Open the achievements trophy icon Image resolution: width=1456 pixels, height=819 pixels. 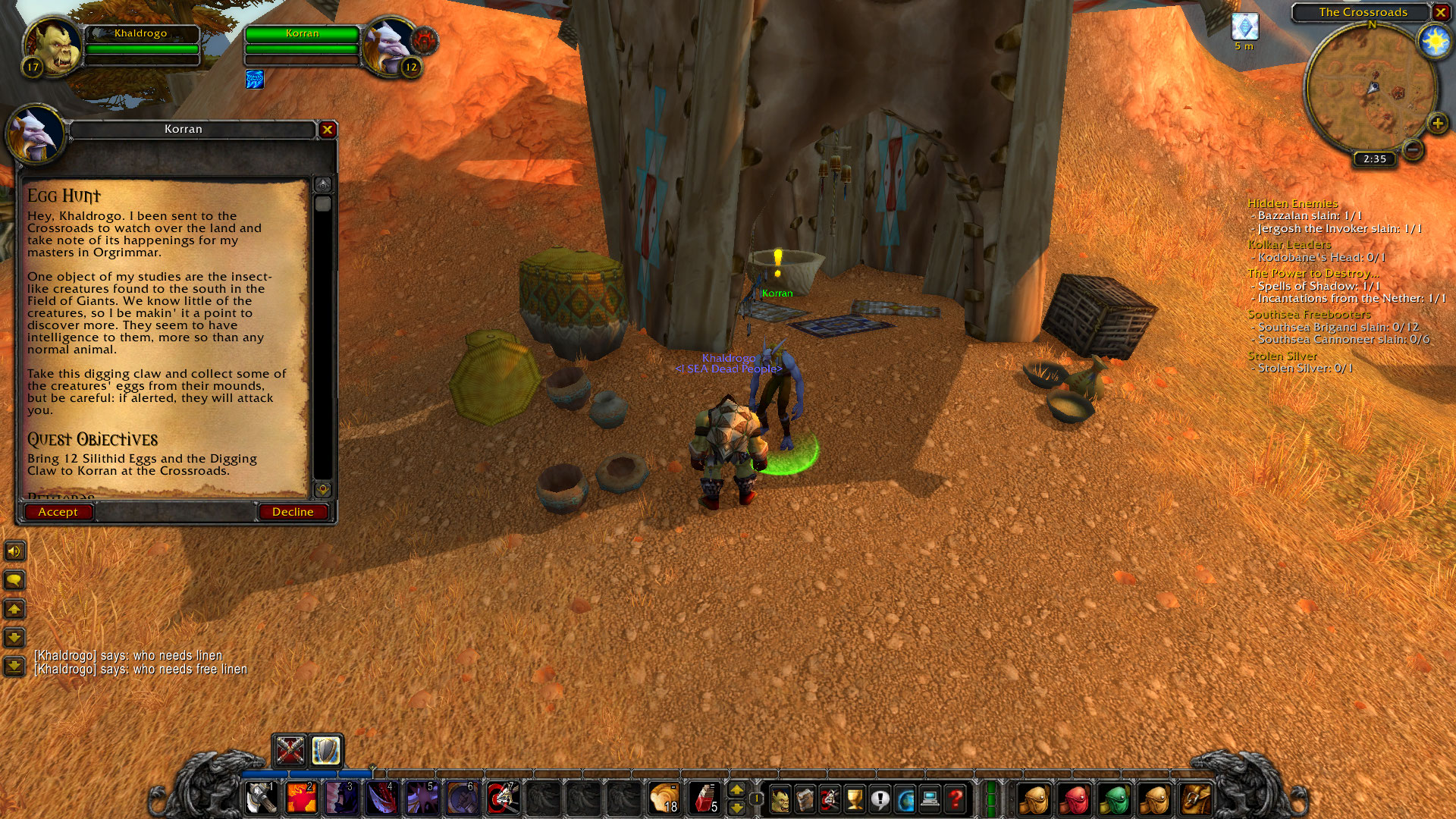pyautogui.click(x=855, y=798)
